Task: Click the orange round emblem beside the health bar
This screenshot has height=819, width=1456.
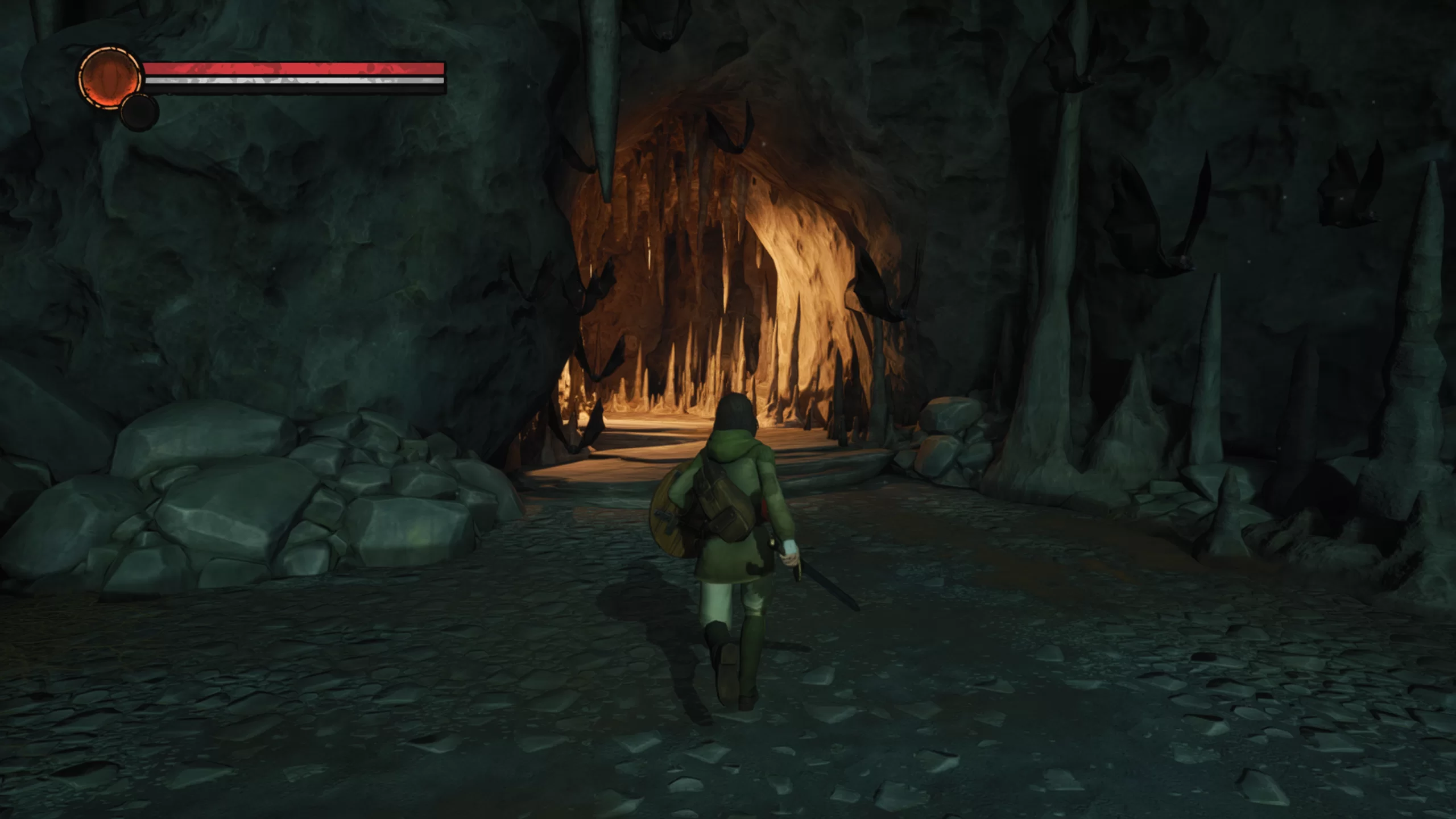Action: (x=109, y=77)
